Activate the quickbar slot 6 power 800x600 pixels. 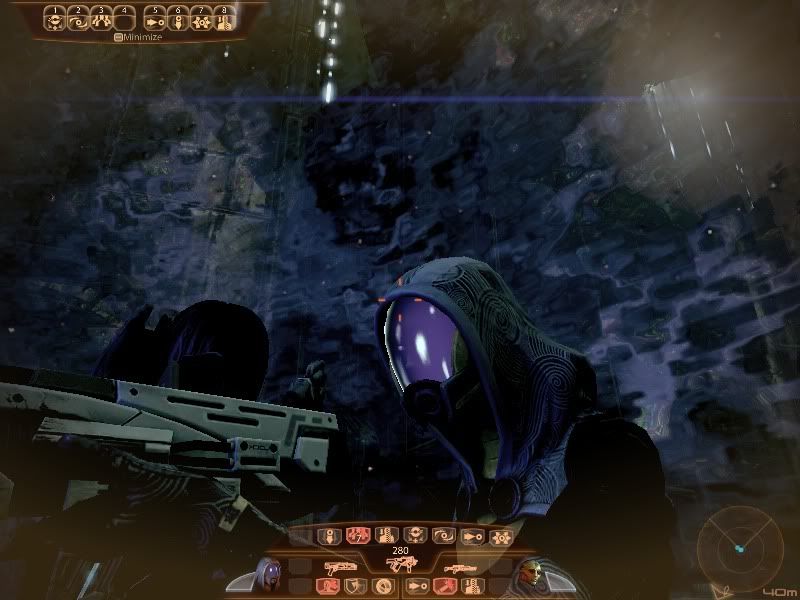pyautogui.click(x=178, y=18)
